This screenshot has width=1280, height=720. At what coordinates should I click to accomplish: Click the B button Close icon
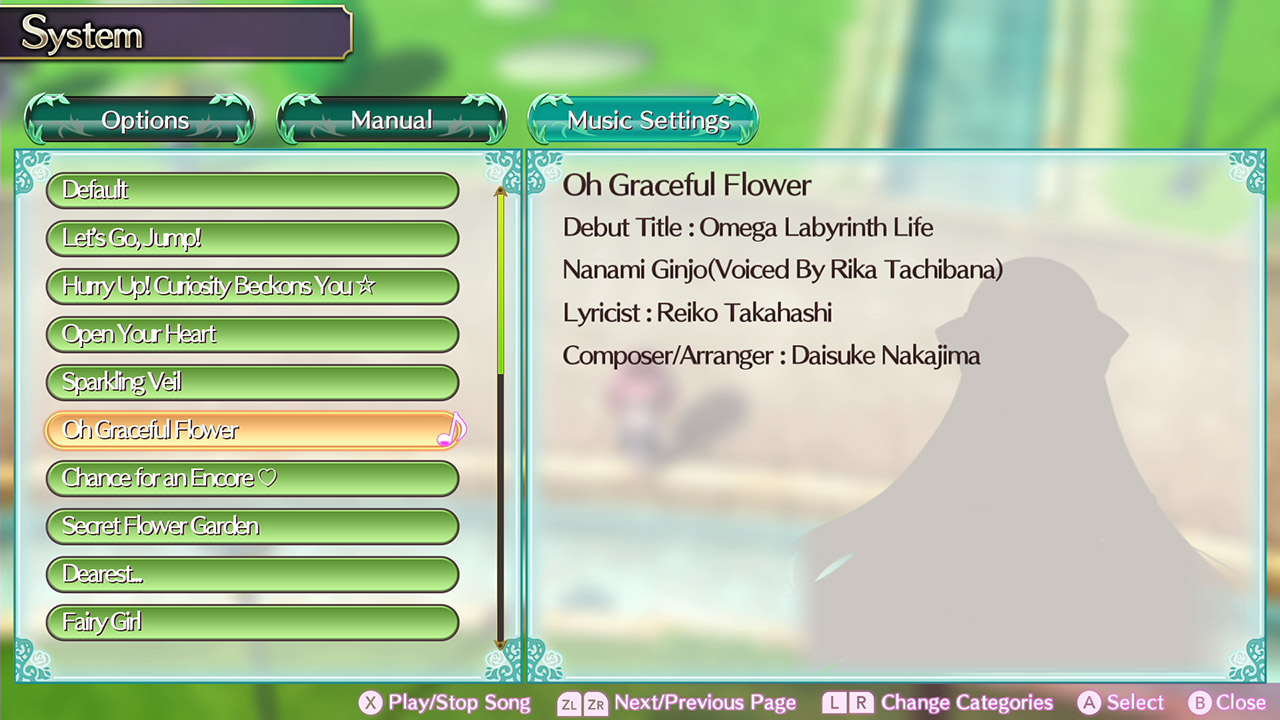tap(1199, 702)
